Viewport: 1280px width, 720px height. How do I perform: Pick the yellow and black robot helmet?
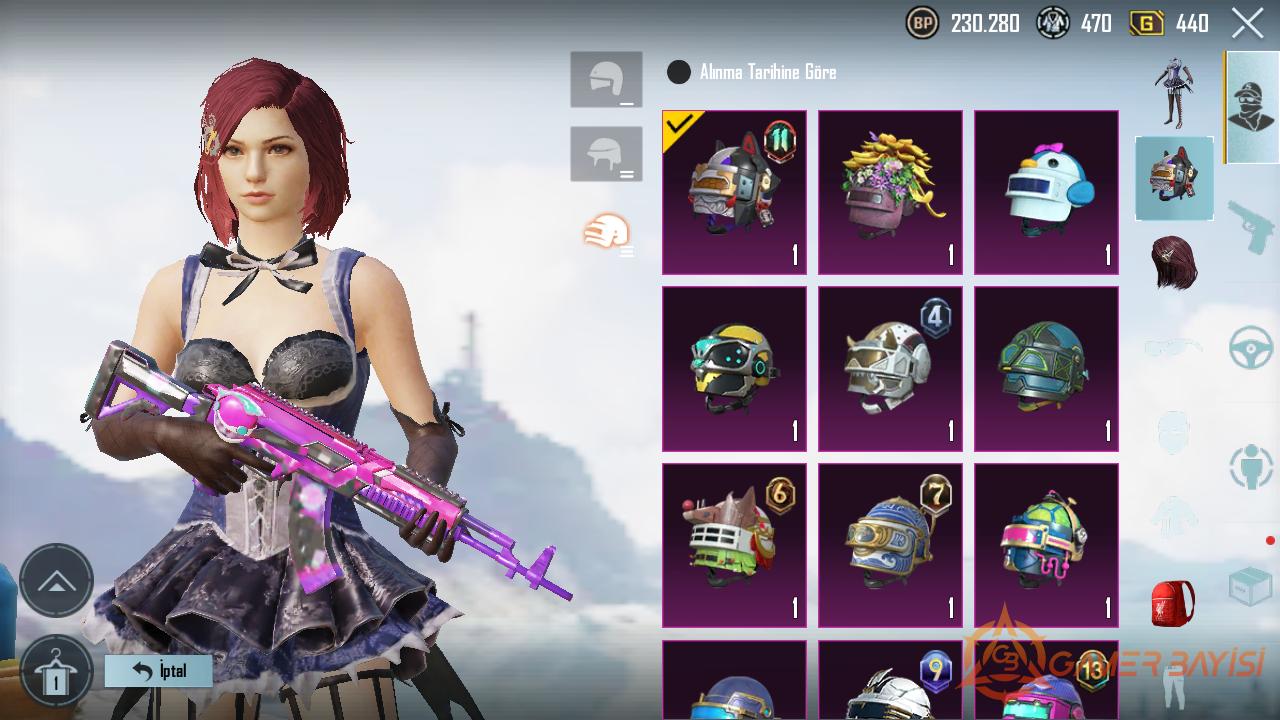(734, 368)
